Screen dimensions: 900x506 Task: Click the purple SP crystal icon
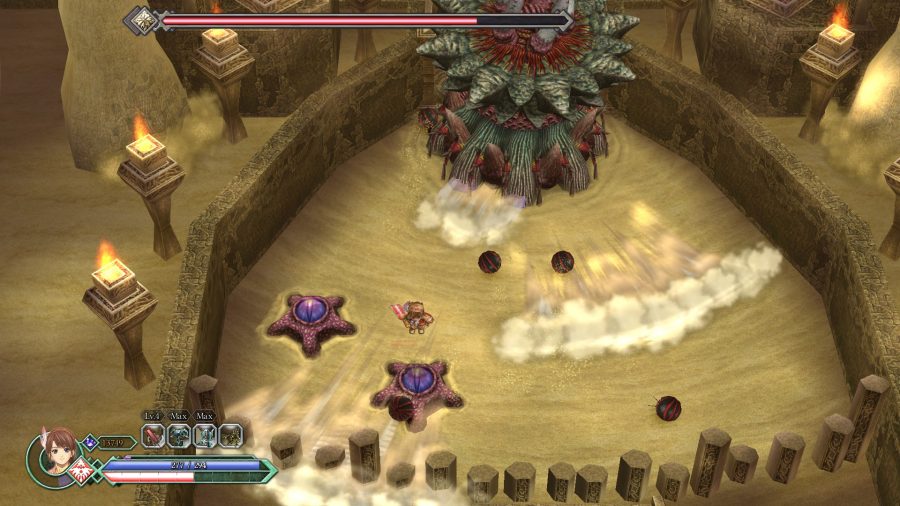click(x=90, y=441)
